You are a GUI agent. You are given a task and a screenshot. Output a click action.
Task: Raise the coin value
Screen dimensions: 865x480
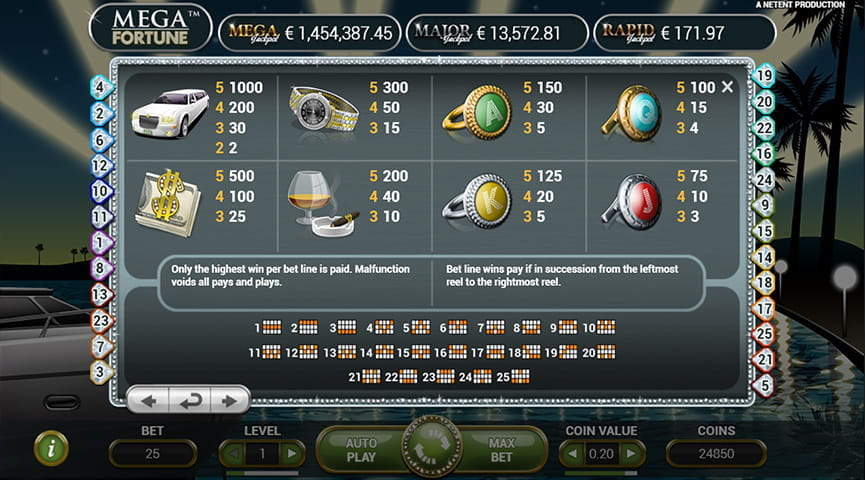tap(630, 454)
